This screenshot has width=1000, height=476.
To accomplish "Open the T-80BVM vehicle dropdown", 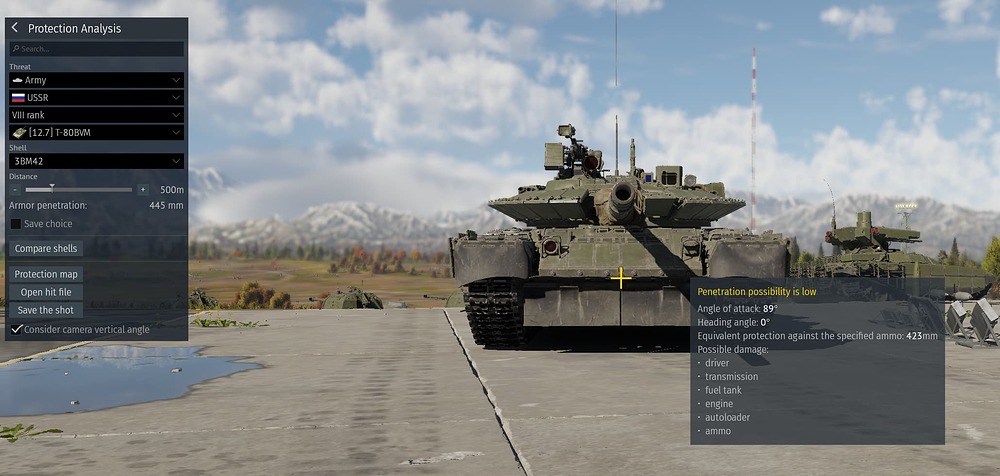I will tap(96, 132).
